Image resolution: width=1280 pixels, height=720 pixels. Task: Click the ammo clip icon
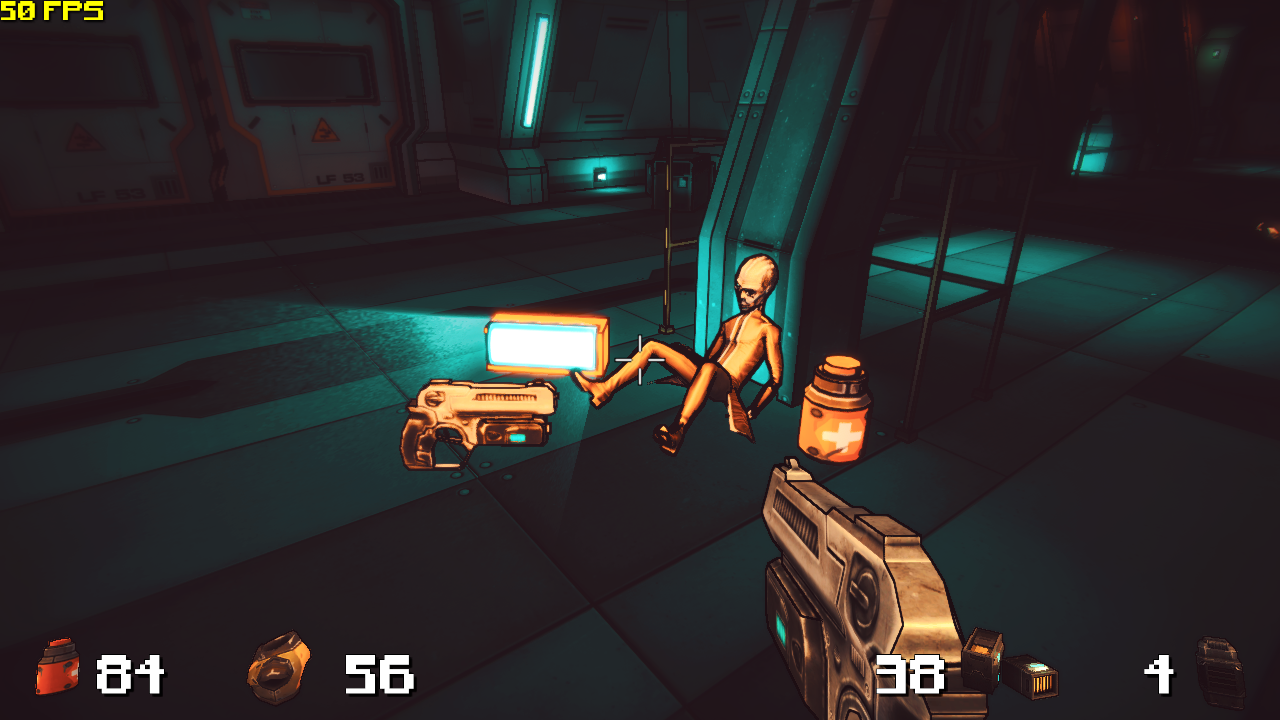pyautogui.click(x=1008, y=665)
